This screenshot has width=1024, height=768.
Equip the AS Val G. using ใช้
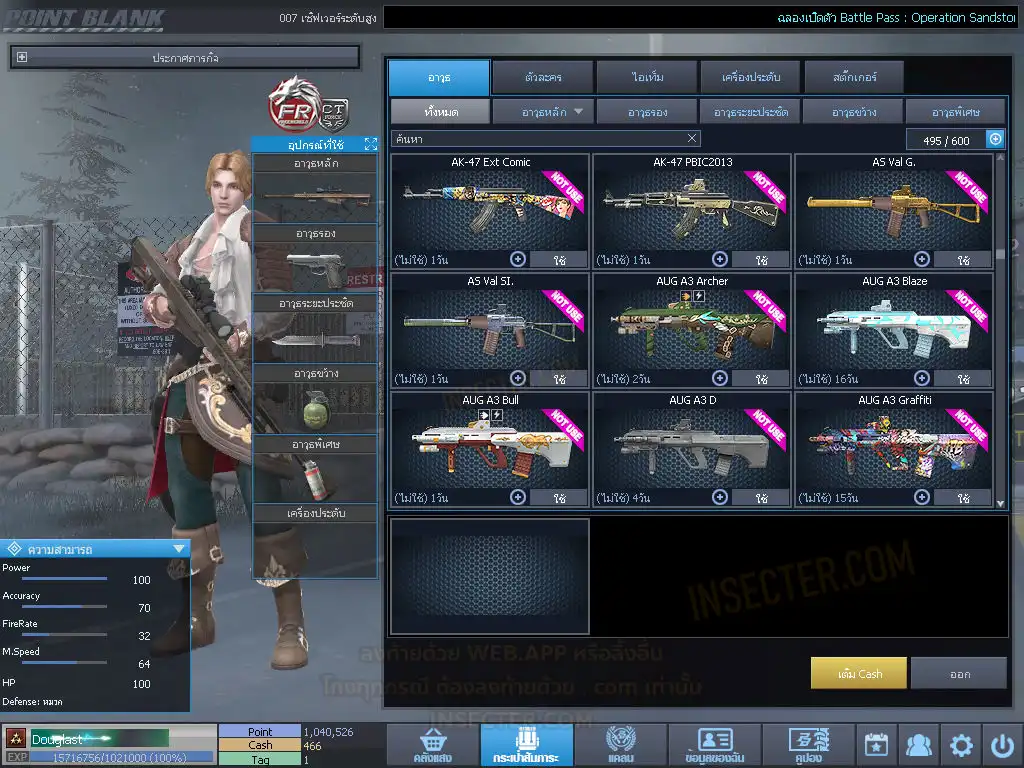click(962, 260)
